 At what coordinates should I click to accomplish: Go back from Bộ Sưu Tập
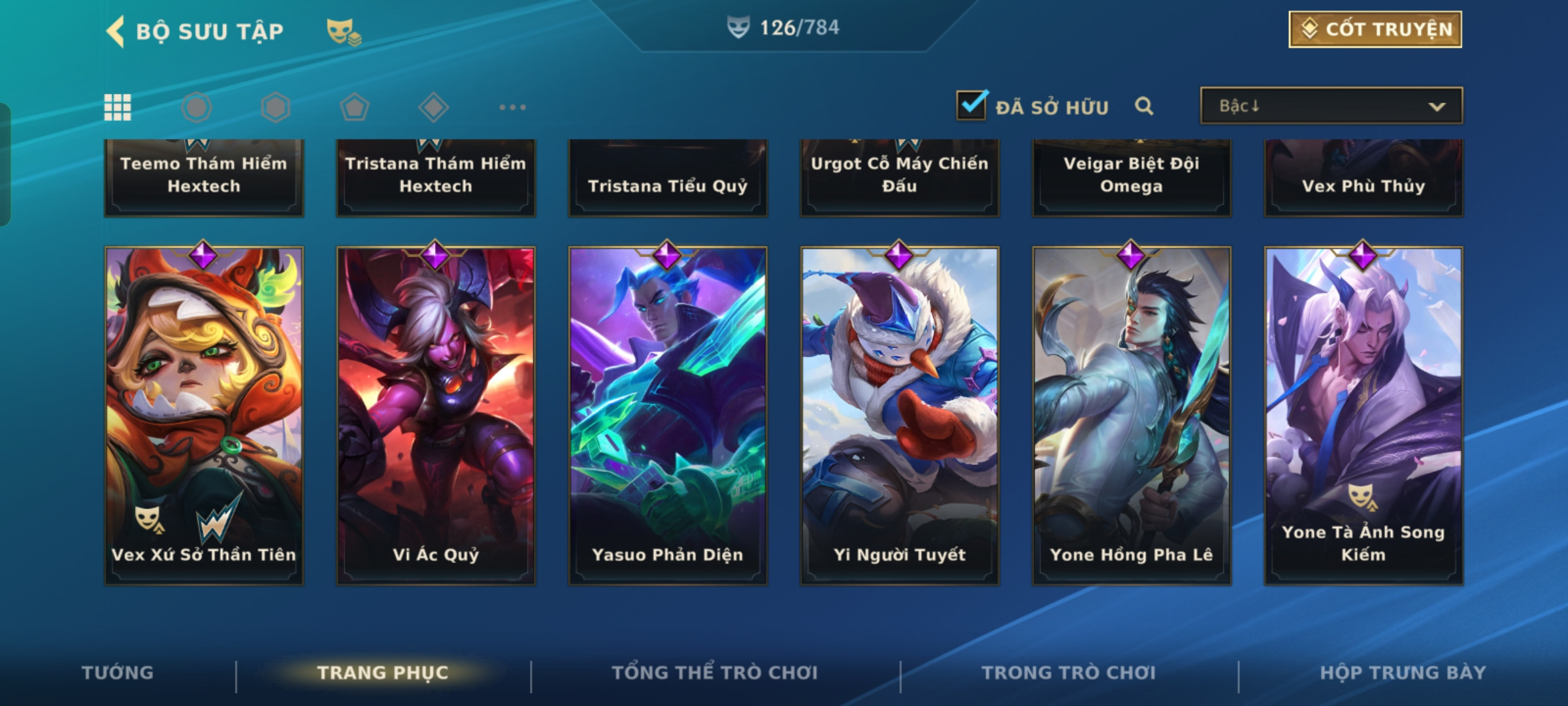point(116,31)
